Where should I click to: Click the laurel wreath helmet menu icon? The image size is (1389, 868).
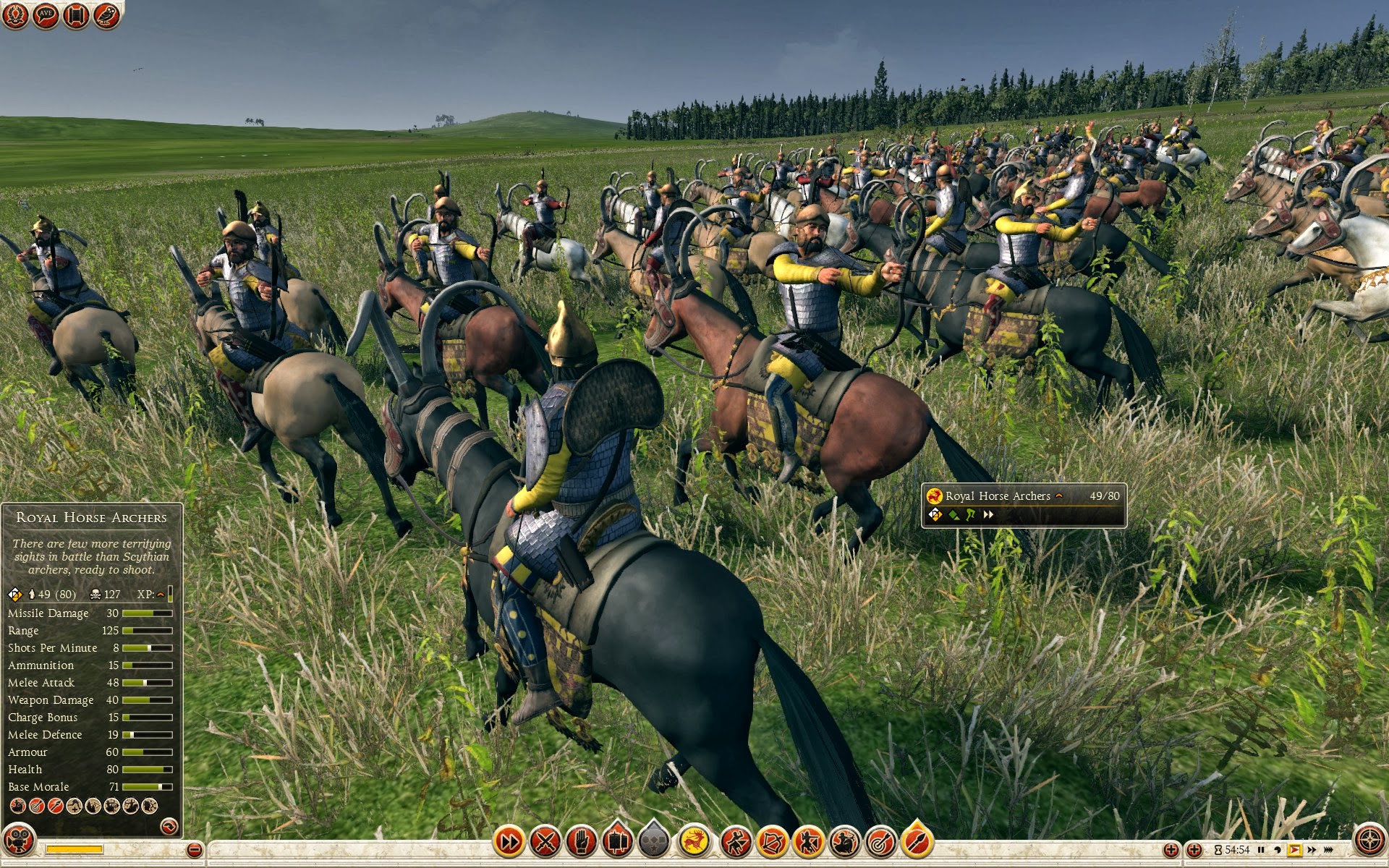(15, 14)
